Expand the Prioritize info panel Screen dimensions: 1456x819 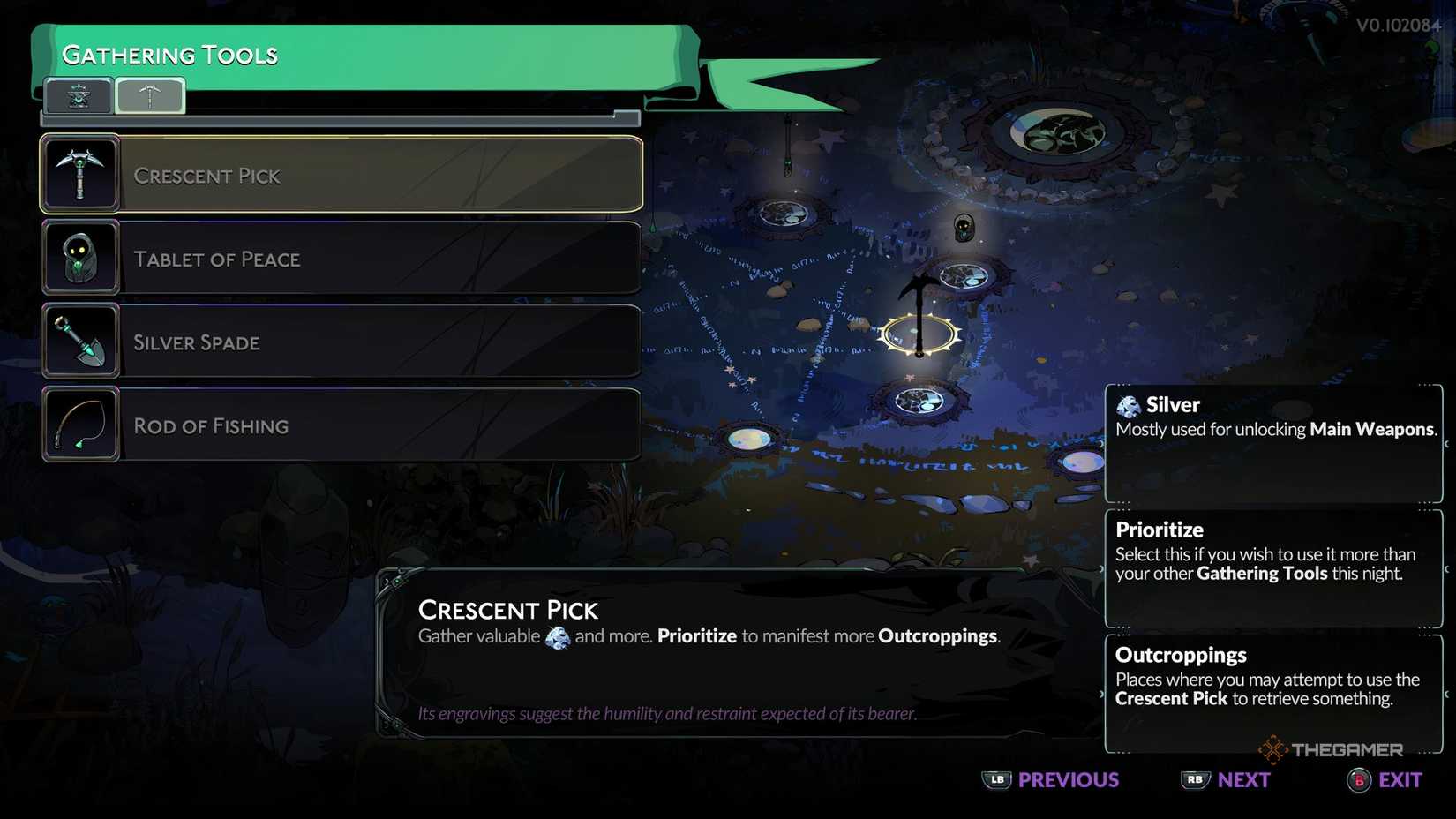tap(1273, 568)
